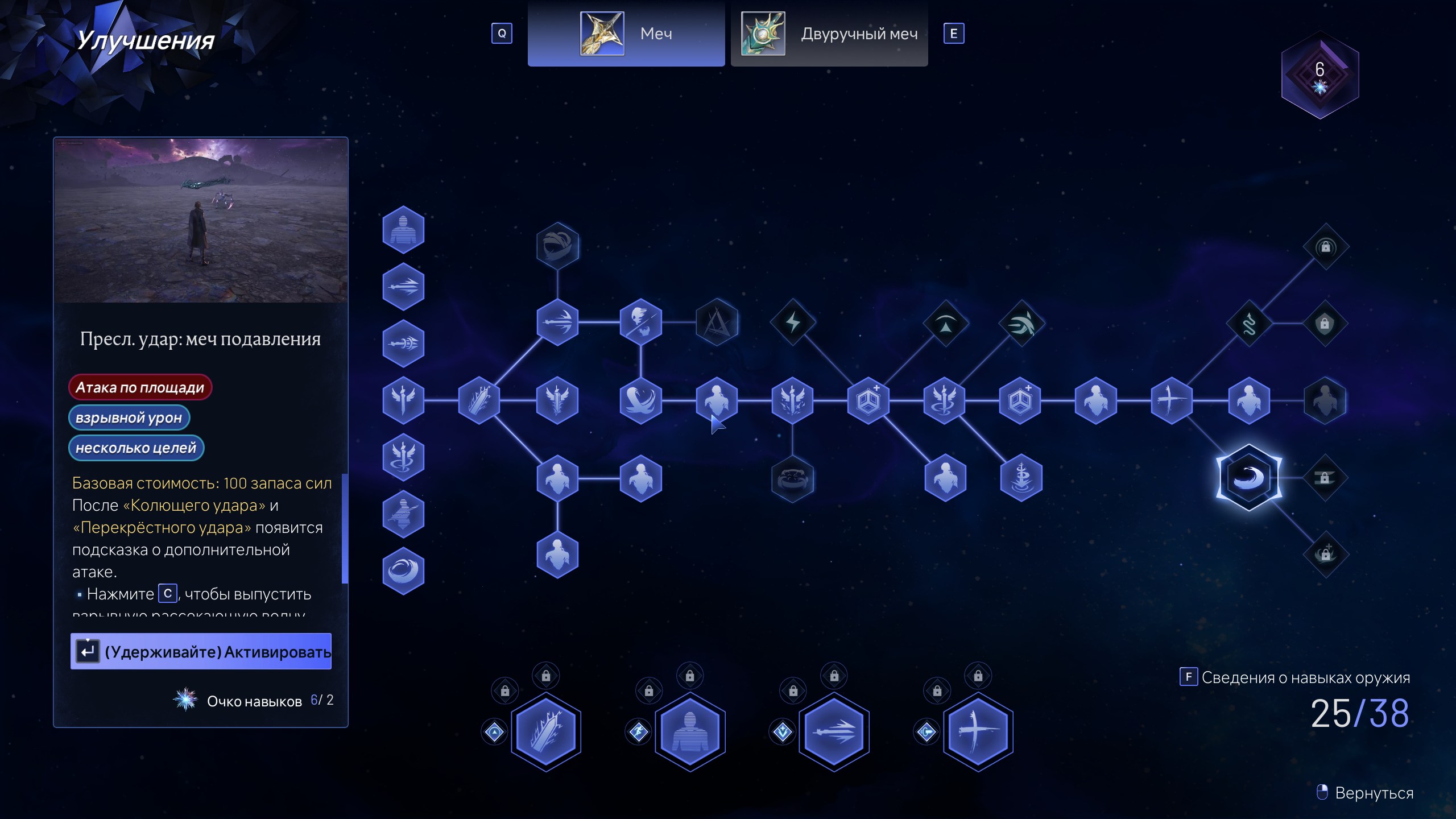
Task: Open Сведения о навыках оружия info
Action: [1296, 677]
